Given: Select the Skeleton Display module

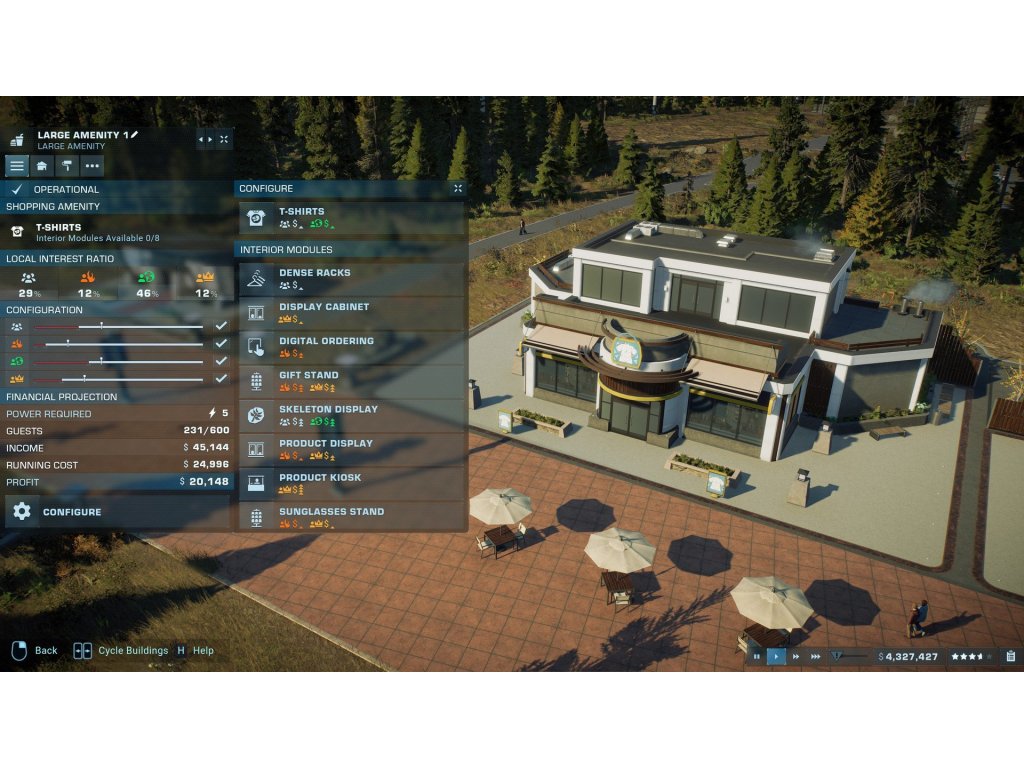Looking at the screenshot, I should click(352, 414).
